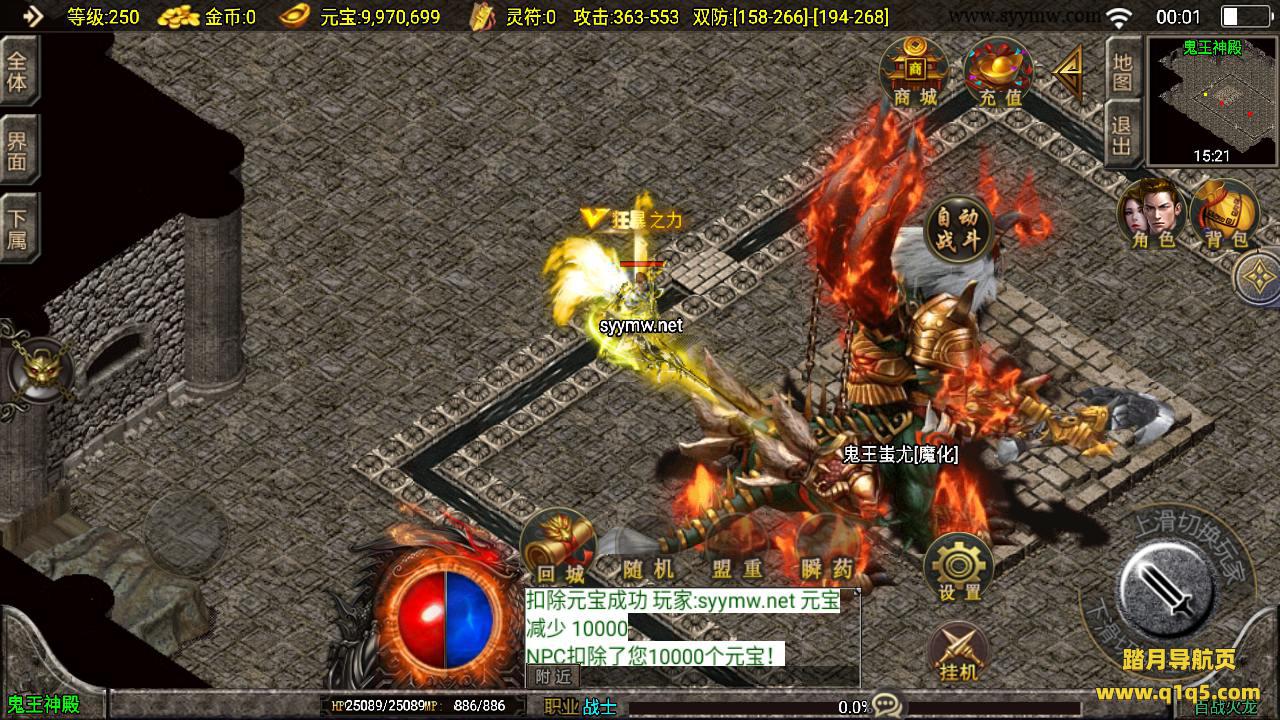Select the 全体 tab
1280x720 pixels.
click(18, 70)
